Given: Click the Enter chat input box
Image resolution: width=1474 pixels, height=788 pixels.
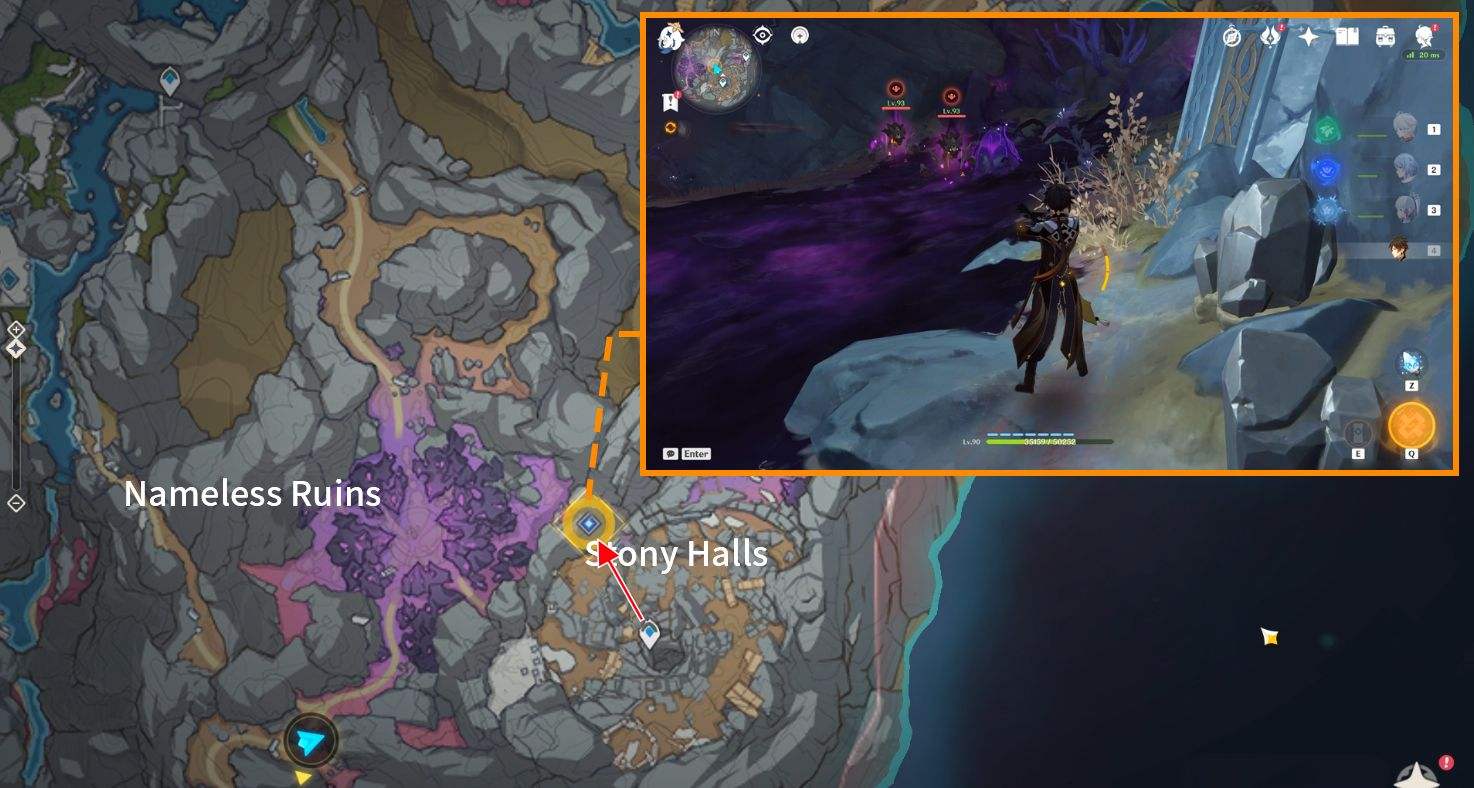Looking at the screenshot, I should (689, 453).
